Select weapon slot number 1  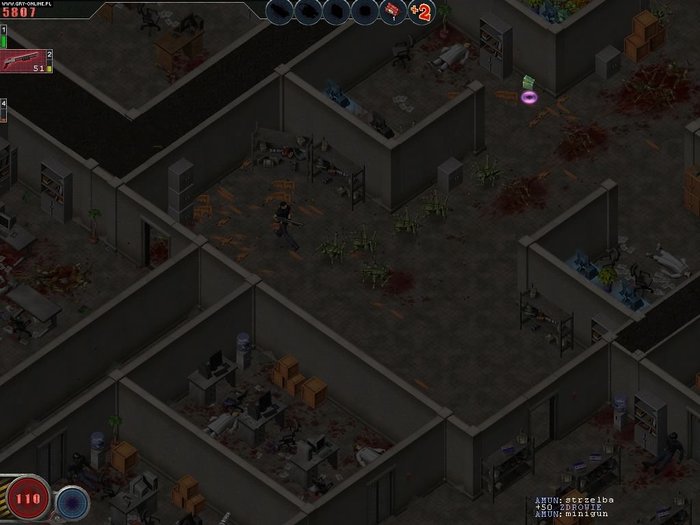pos(3,35)
